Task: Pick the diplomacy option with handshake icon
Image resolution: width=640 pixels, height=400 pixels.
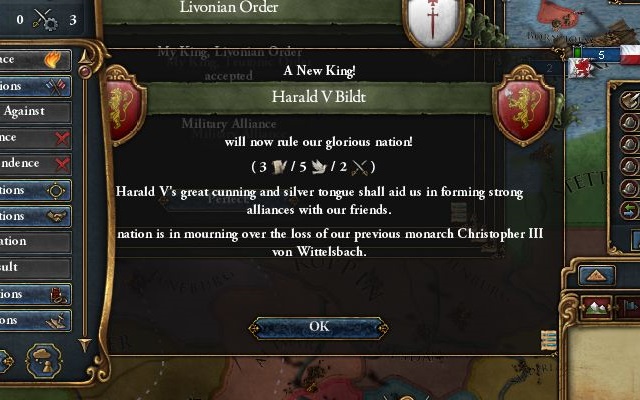Action: (35, 216)
